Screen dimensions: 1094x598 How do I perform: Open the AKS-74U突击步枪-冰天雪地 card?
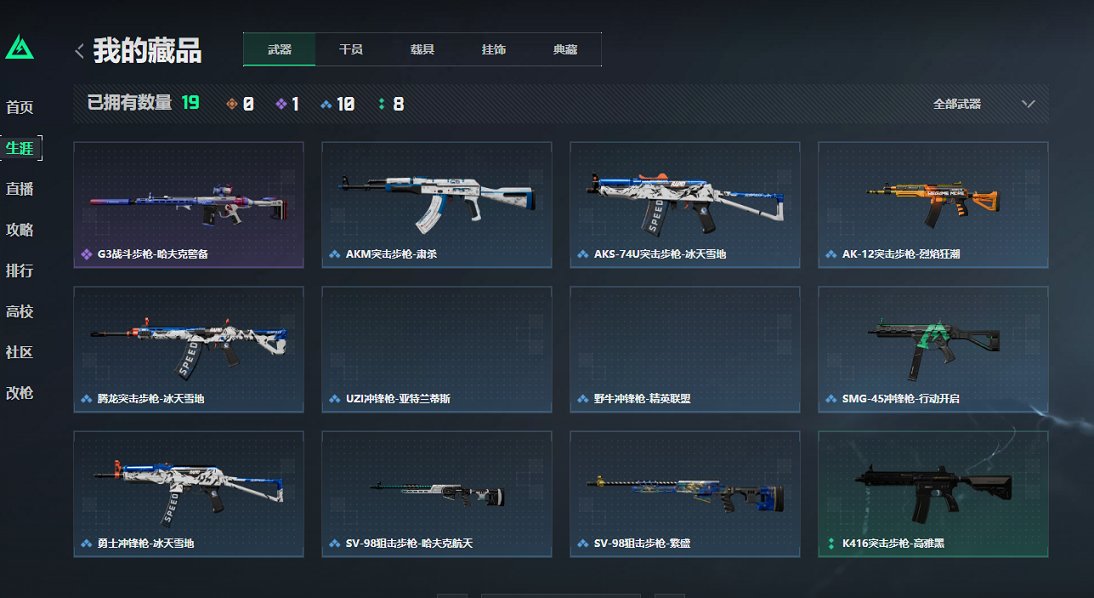(x=684, y=205)
